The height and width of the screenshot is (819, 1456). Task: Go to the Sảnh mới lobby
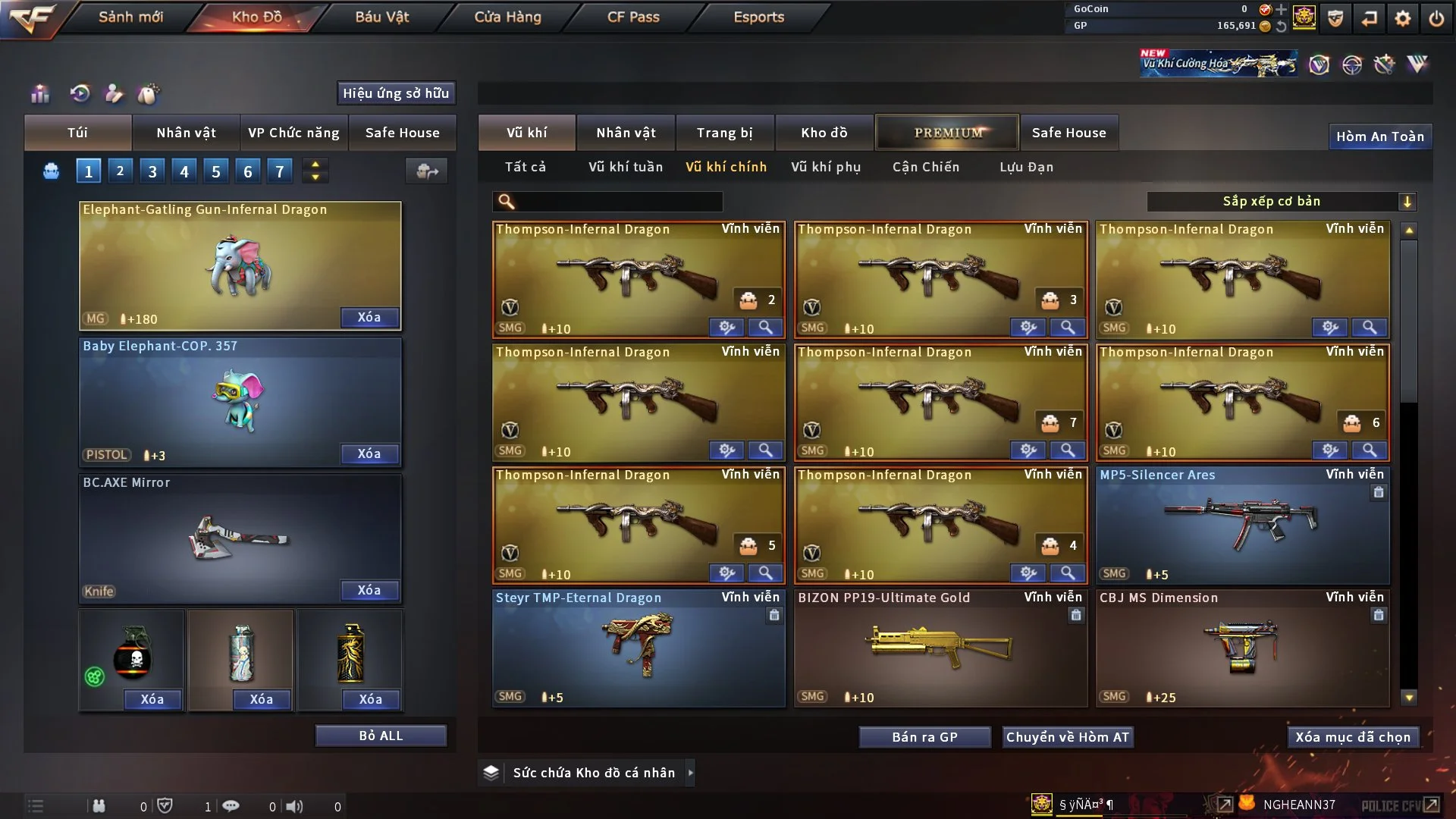coord(130,17)
